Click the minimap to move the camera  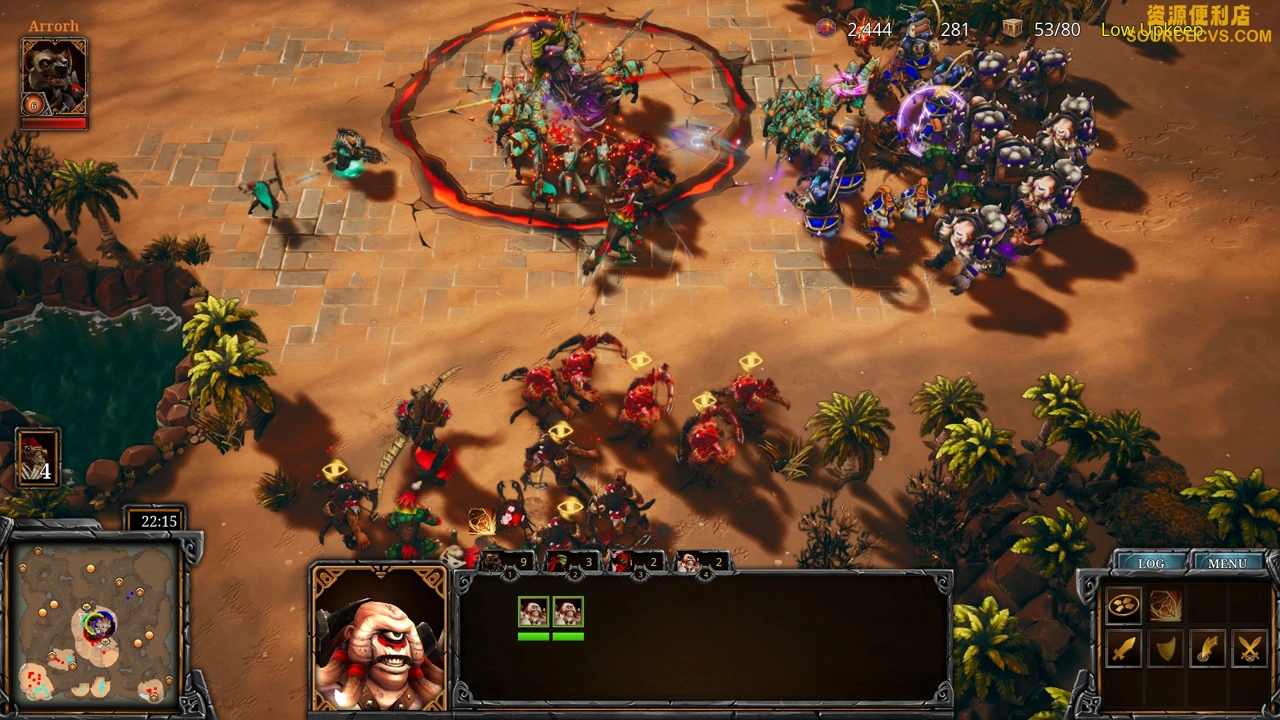point(96,622)
